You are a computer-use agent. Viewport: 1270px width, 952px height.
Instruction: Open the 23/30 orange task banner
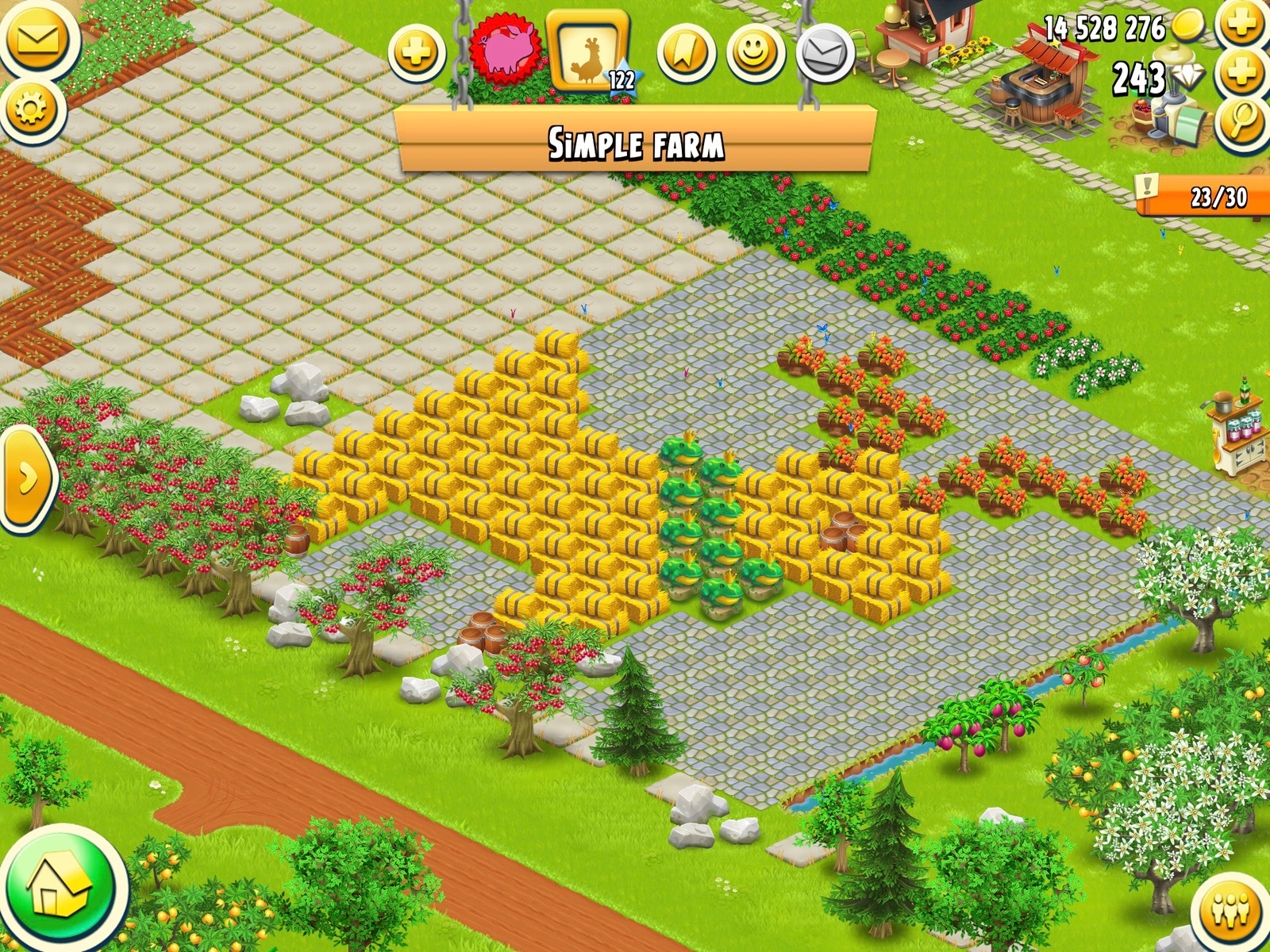pyautogui.click(x=1203, y=196)
